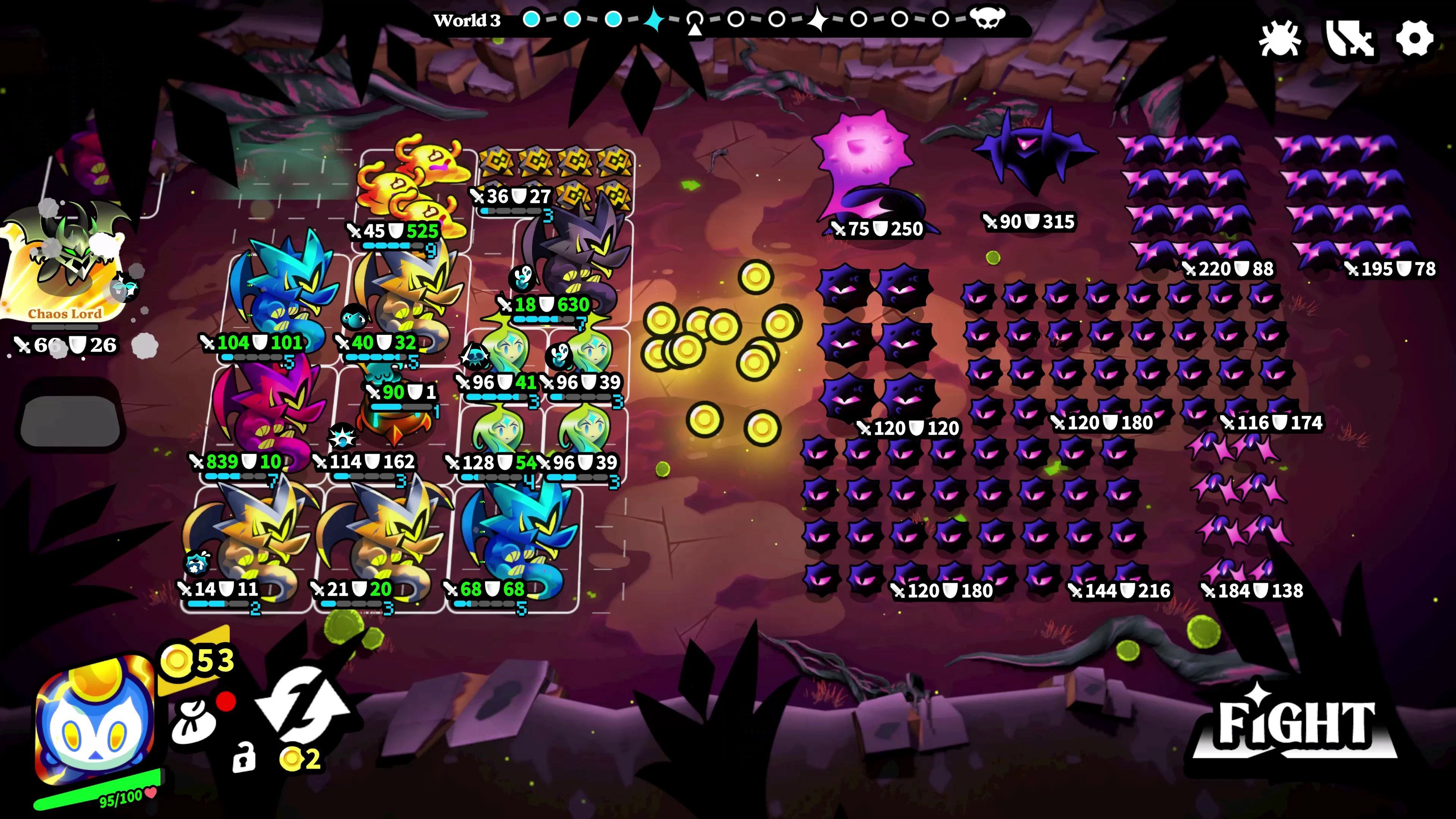1456x819 pixels.
Task: Click the skull boss stage marker
Action: click(987, 19)
